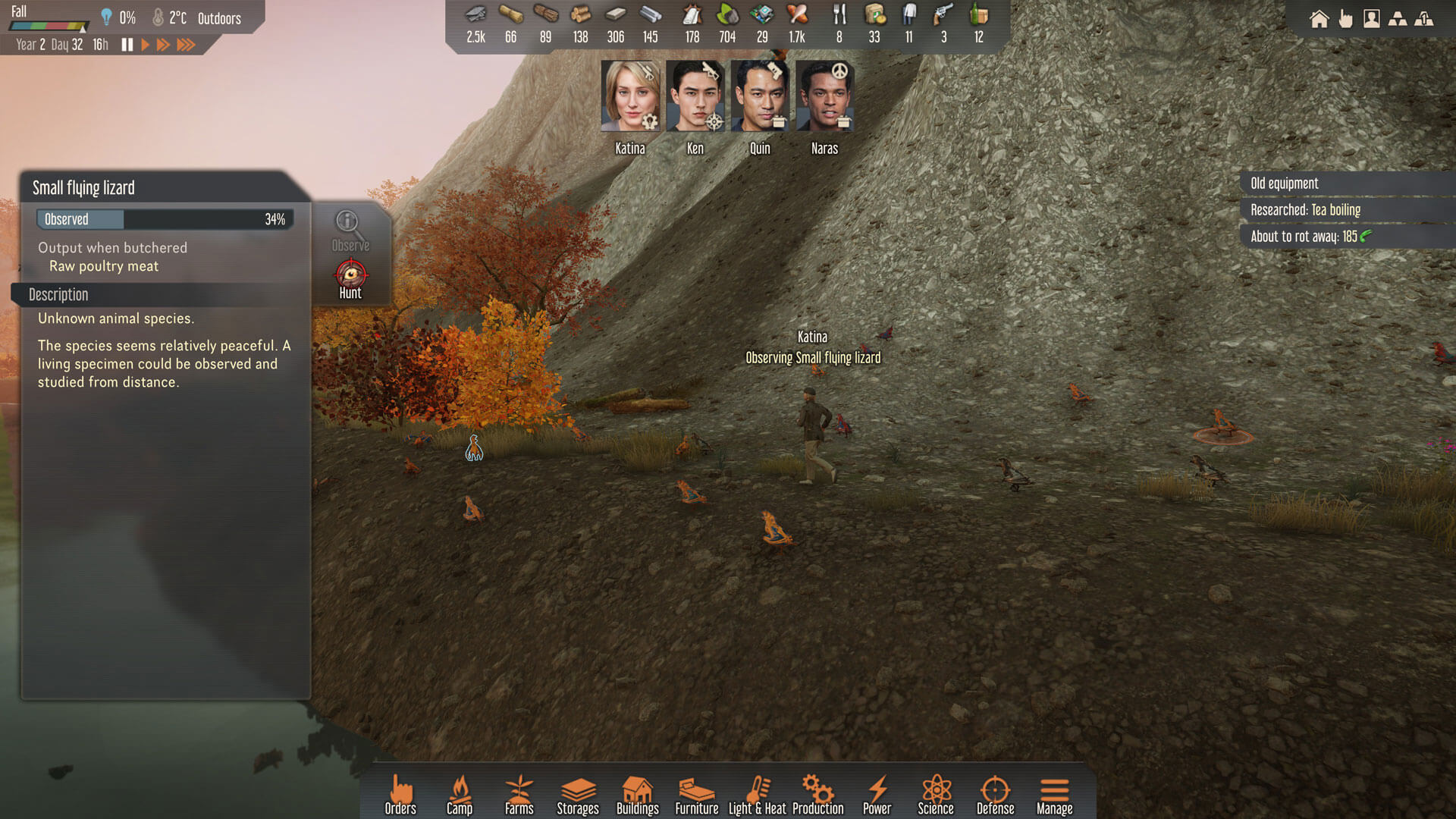The width and height of the screenshot is (1456, 819).
Task: Open the Farms menu
Action: coord(519,795)
